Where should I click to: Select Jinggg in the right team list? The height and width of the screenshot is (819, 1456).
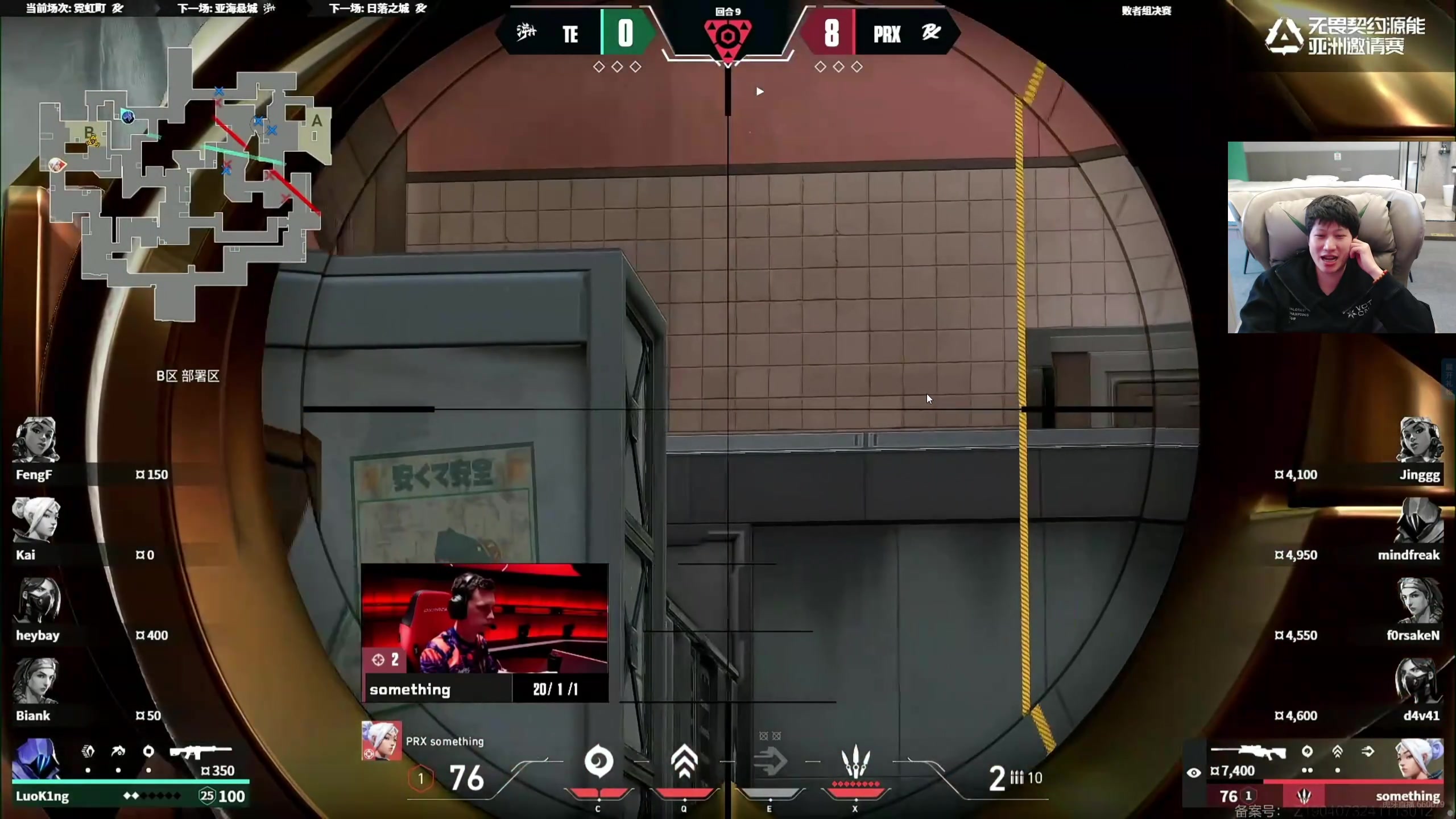(x=1419, y=474)
